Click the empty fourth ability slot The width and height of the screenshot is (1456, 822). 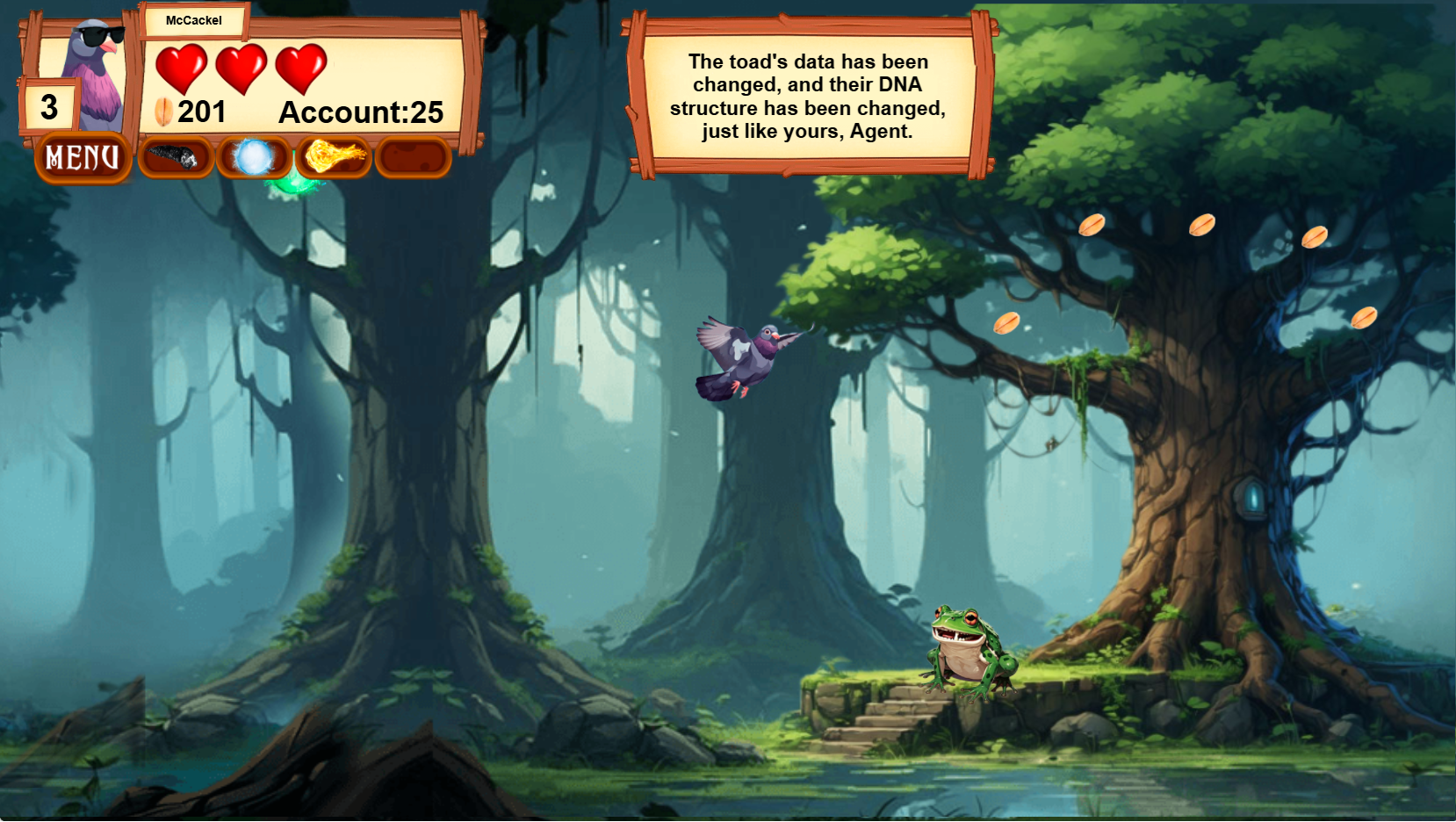point(411,158)
